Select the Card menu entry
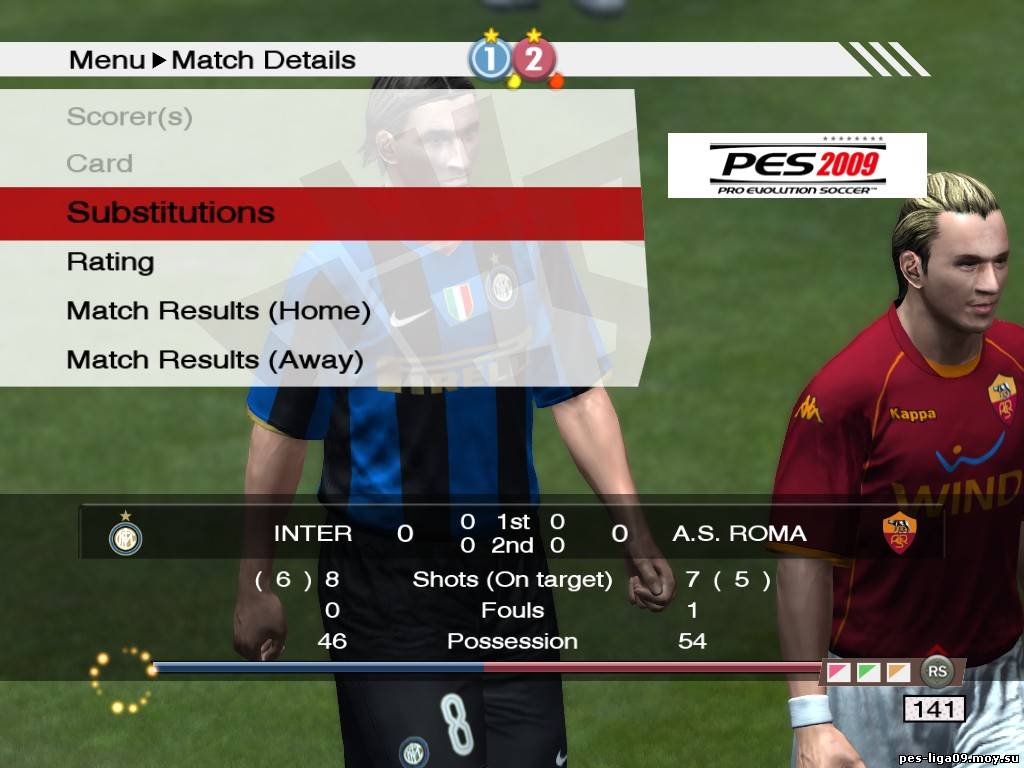 (100, 163)
